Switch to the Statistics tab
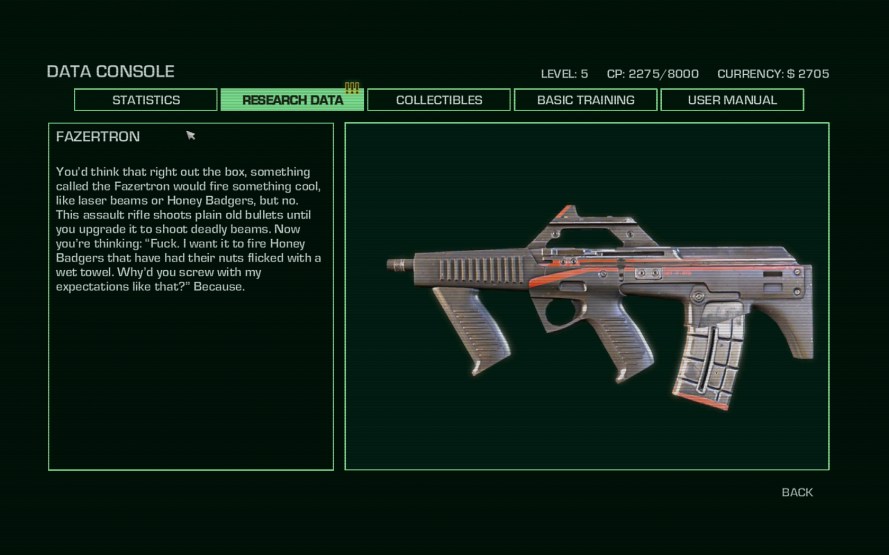Screen dimensions: 889x555 coord(146,100)
